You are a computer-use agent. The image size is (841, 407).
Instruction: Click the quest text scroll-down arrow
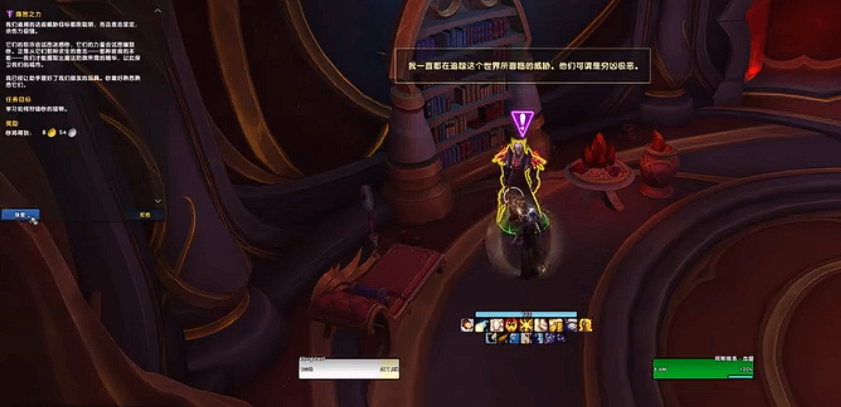point(158,200)
